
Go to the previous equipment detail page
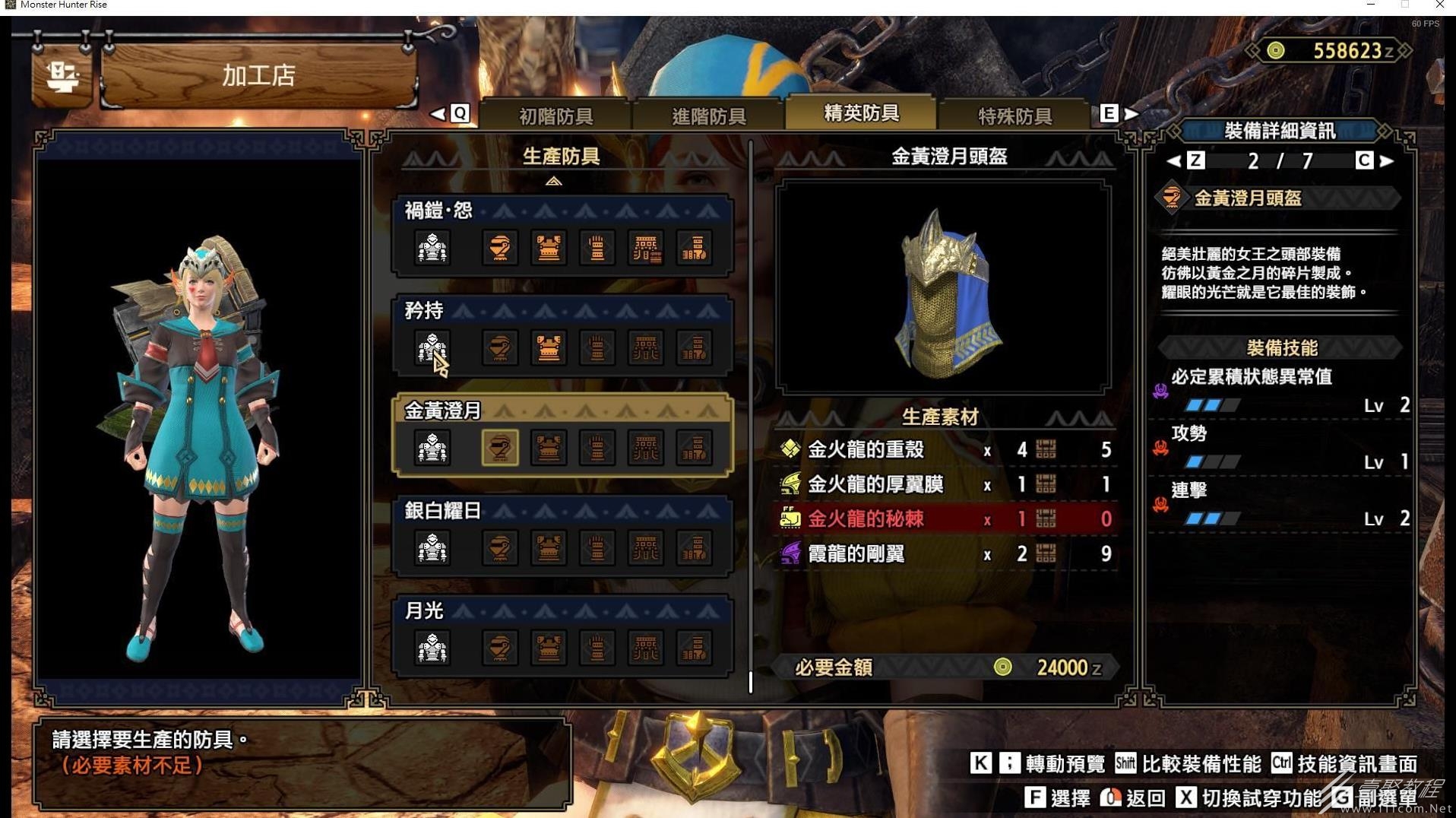point(1174,160)
